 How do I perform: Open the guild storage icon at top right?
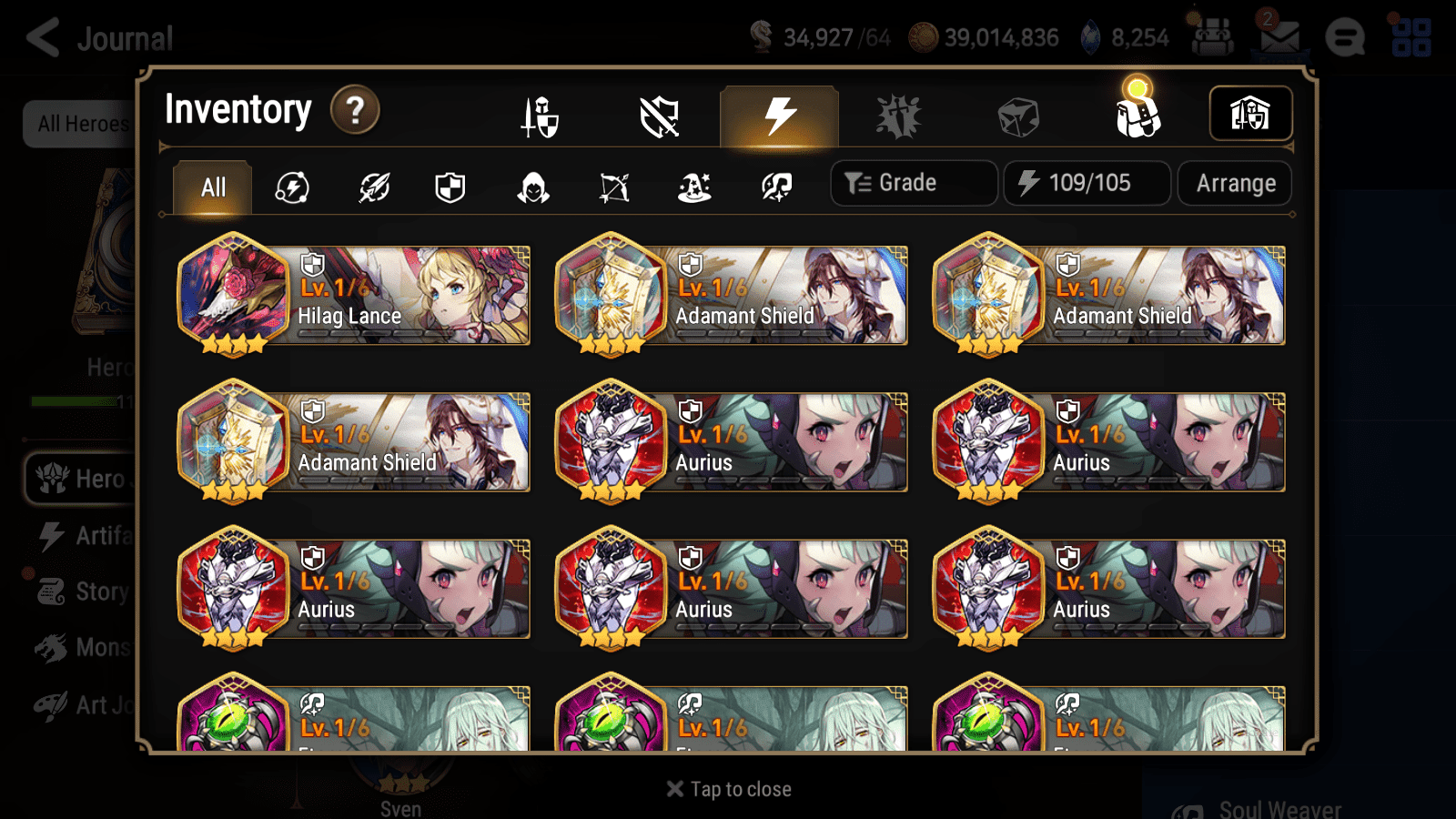1250,112
